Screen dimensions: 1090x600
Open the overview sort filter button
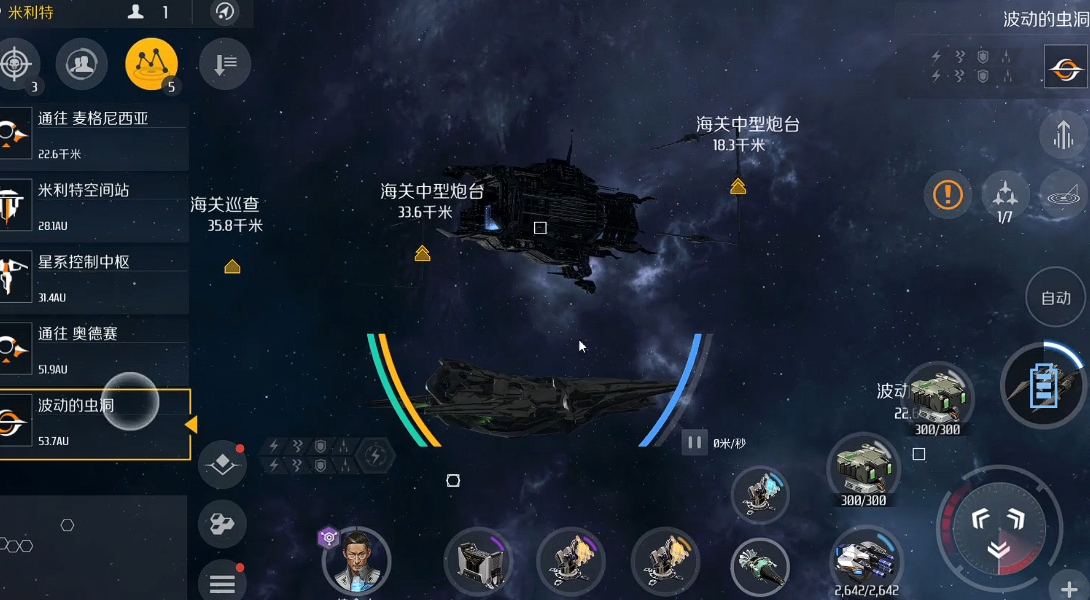[x=224, y=65]
